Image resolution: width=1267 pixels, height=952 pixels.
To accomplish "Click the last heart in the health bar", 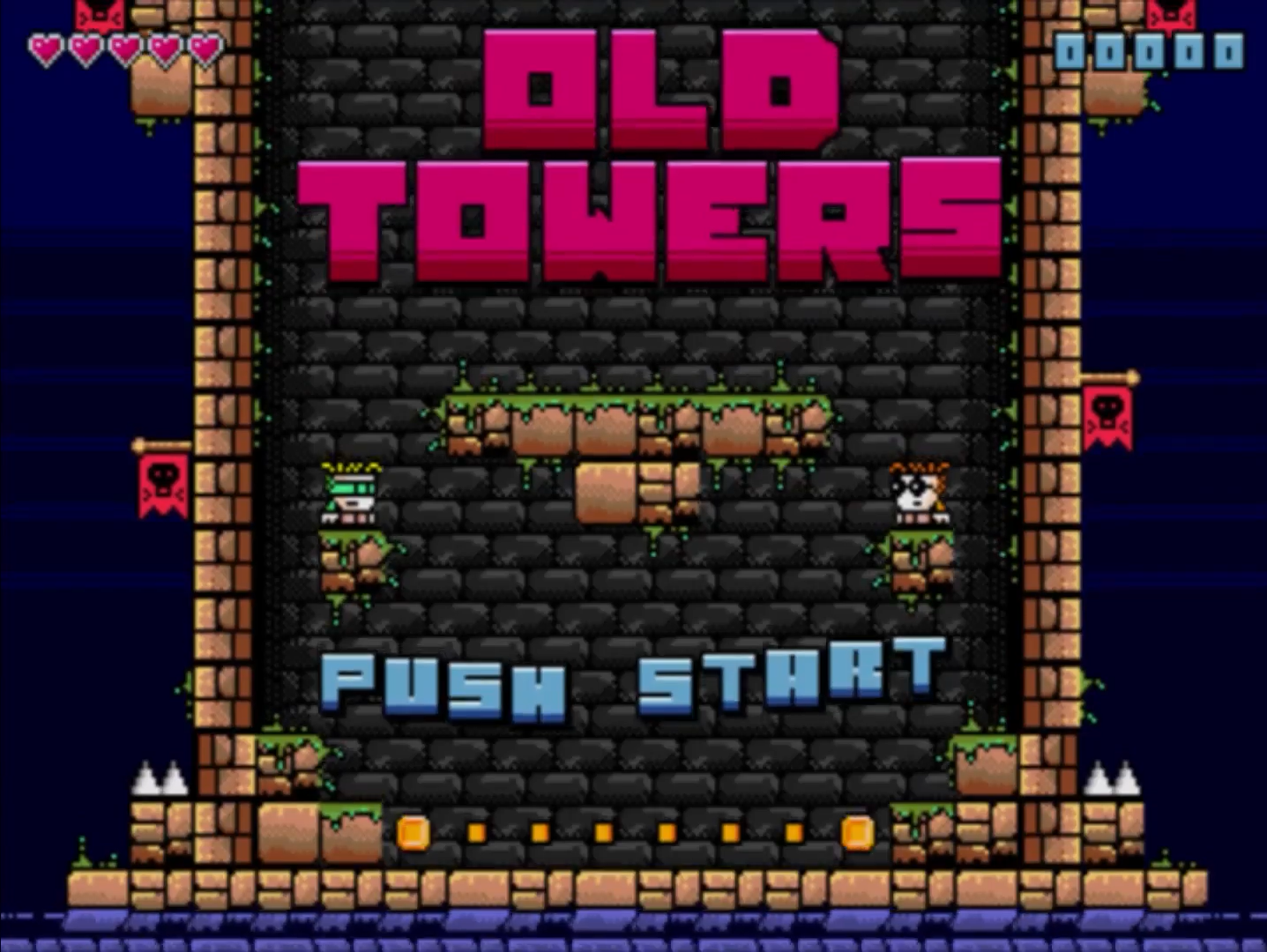I will click(x=205, y=48).
